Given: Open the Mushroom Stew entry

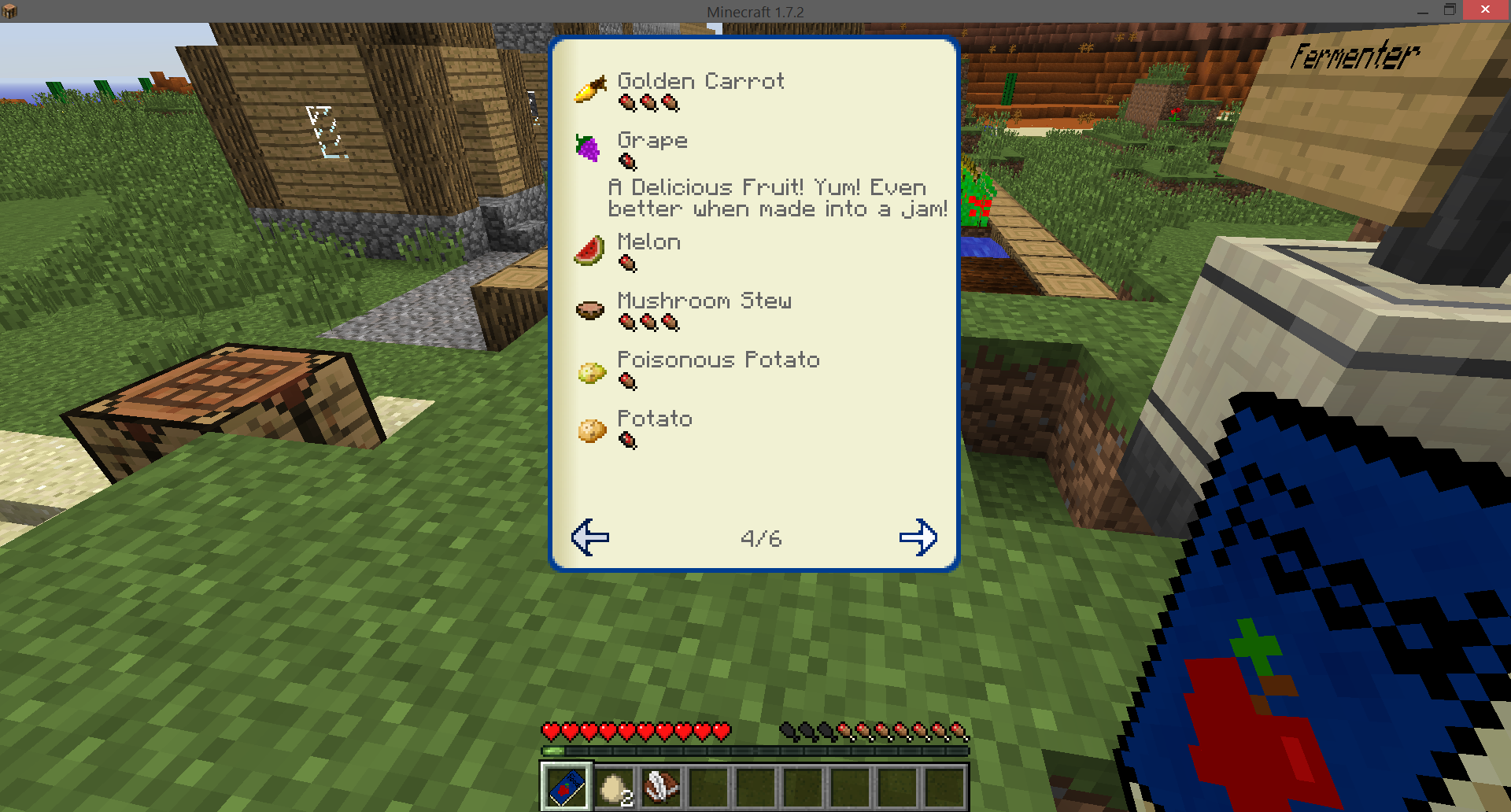Looking at the screenshot, I should point(704,301).
